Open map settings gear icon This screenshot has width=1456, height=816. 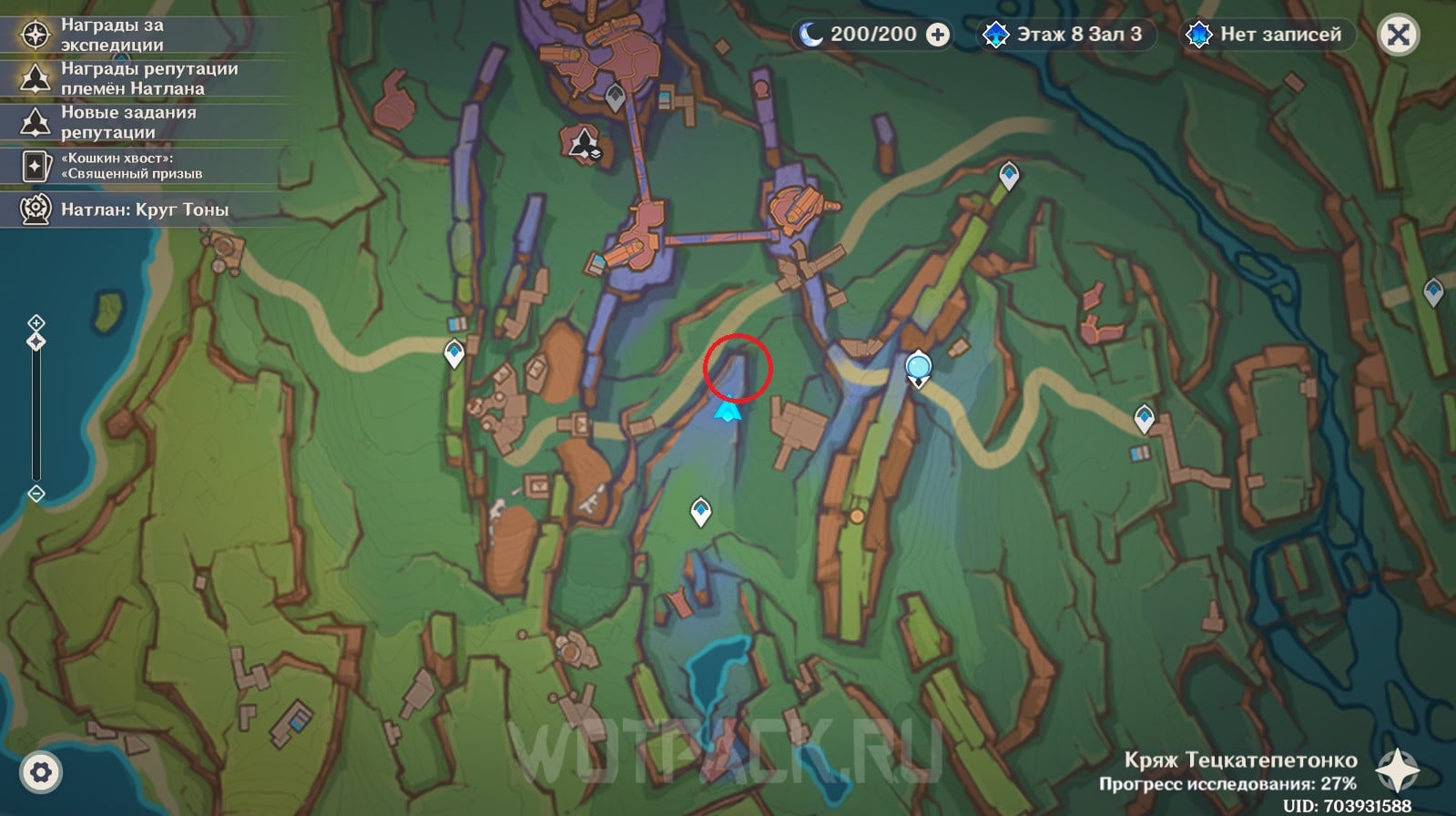(x=41, y=772)
